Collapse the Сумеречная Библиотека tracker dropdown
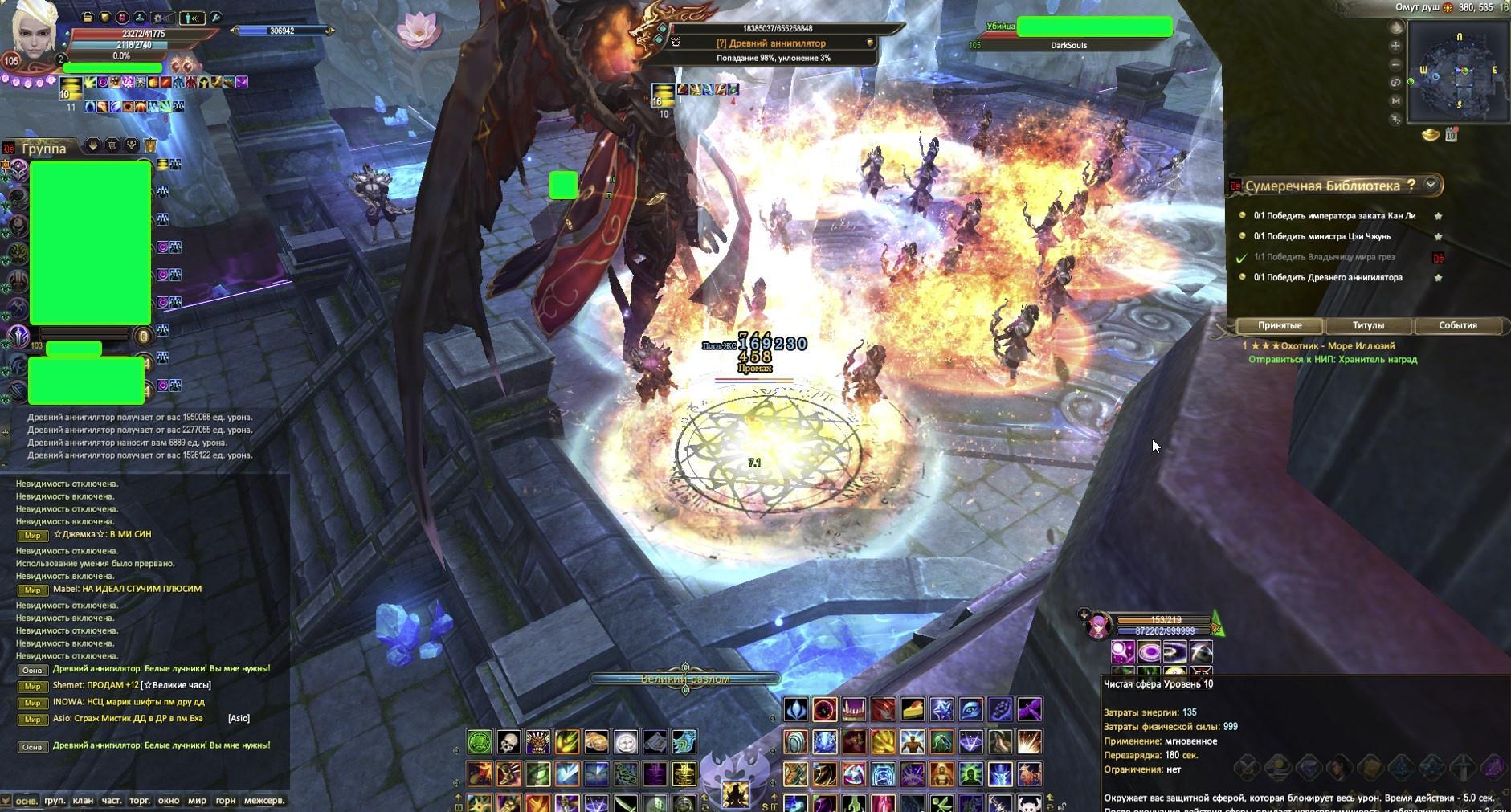Screen dimensions: 1511x812 1430,185
